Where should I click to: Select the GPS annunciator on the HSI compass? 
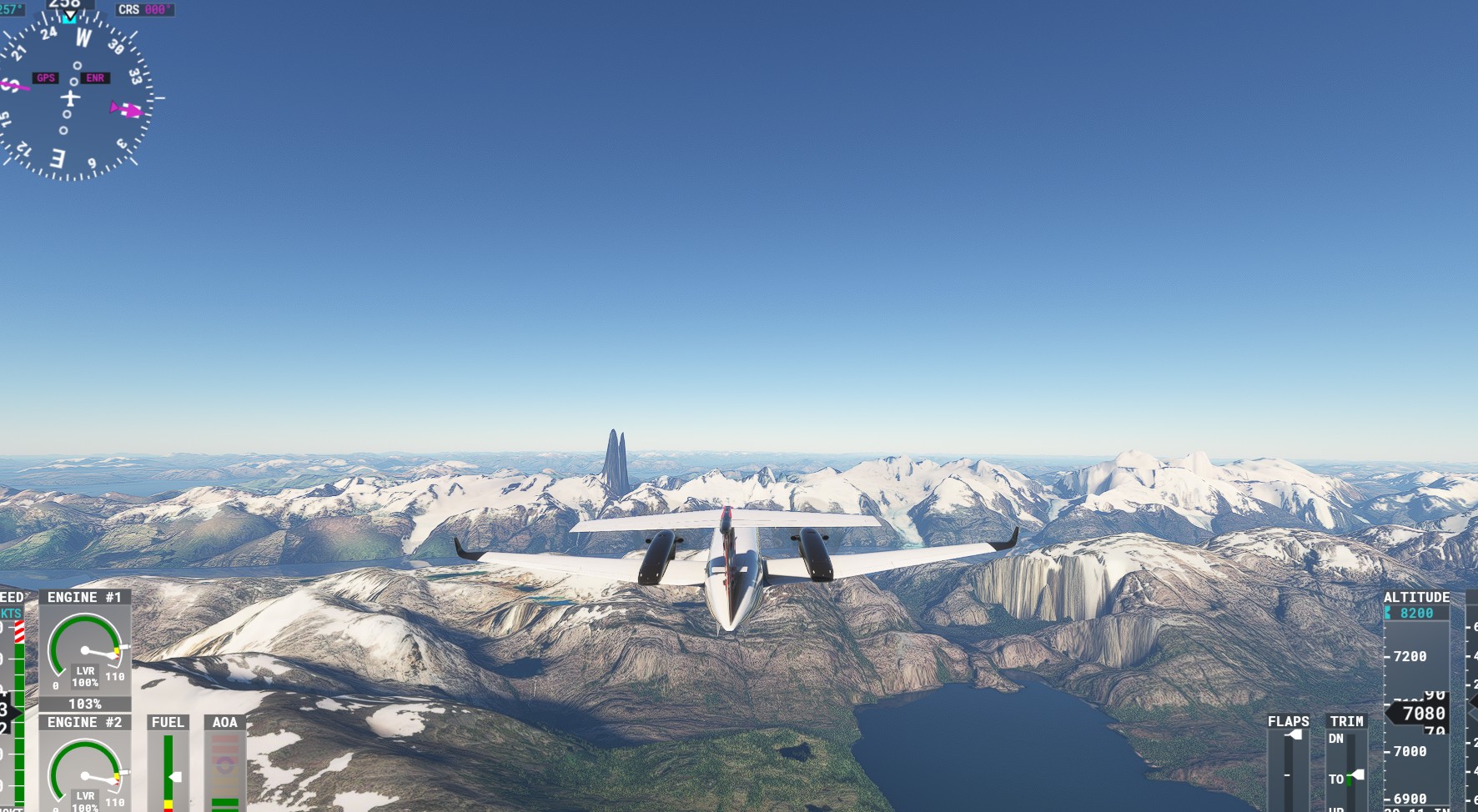tap(45, 78)
